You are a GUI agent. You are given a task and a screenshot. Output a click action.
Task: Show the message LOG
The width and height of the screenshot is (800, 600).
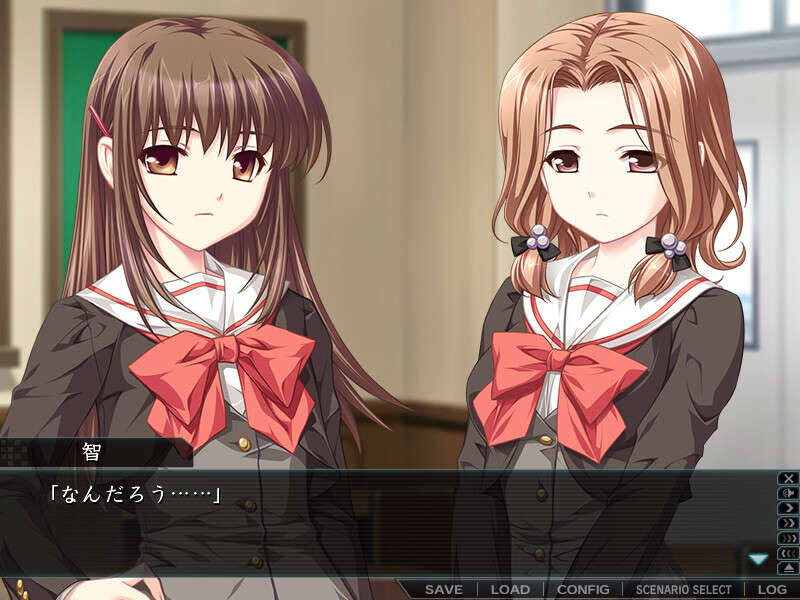point(771,589)
